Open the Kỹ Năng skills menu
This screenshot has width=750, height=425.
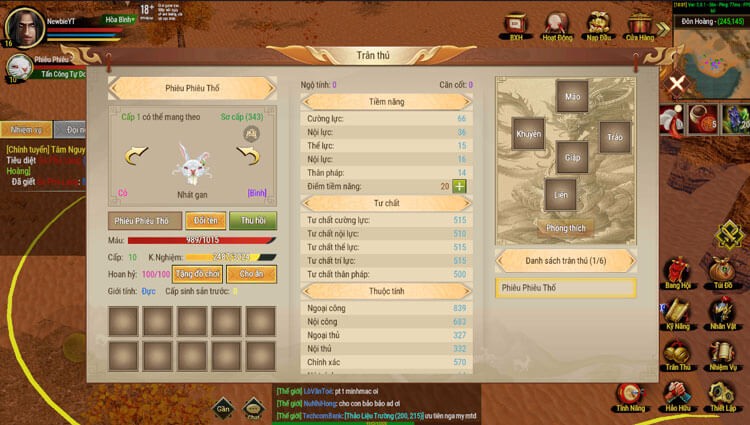[678, 313]
